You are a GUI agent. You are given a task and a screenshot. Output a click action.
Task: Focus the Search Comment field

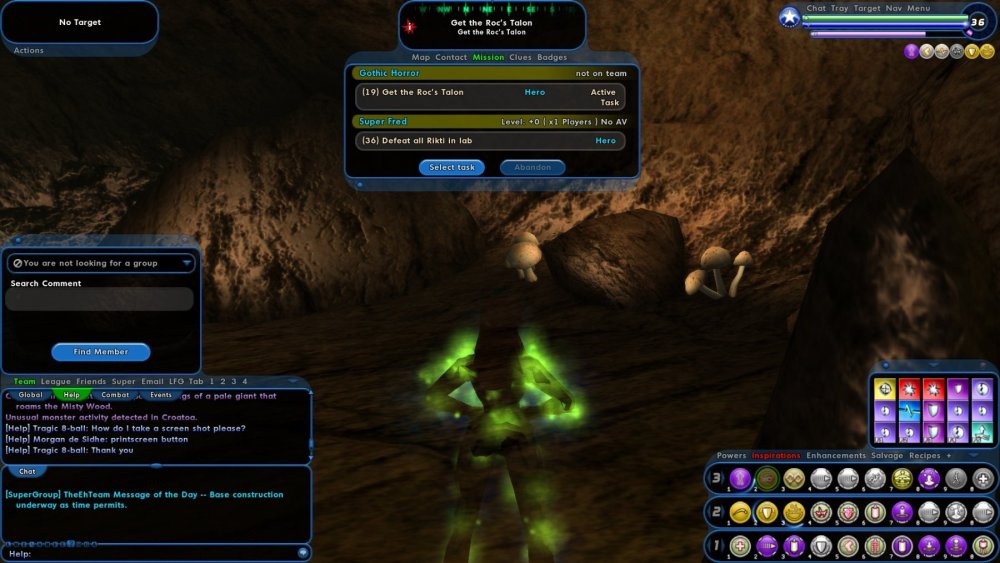pyautogui.click(x=100, y=299)
